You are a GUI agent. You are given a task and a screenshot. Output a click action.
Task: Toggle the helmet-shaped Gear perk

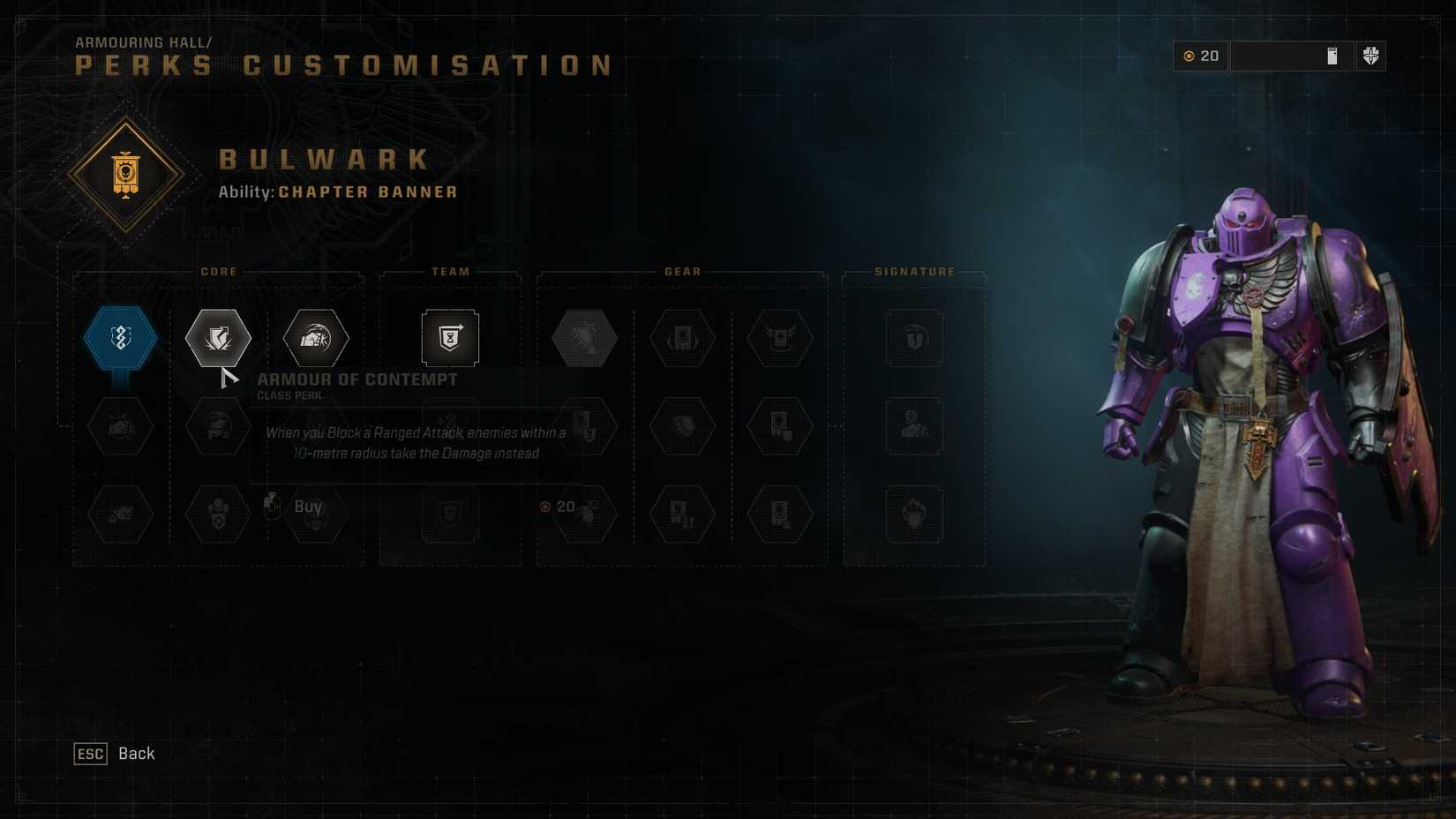coord(681,338)
